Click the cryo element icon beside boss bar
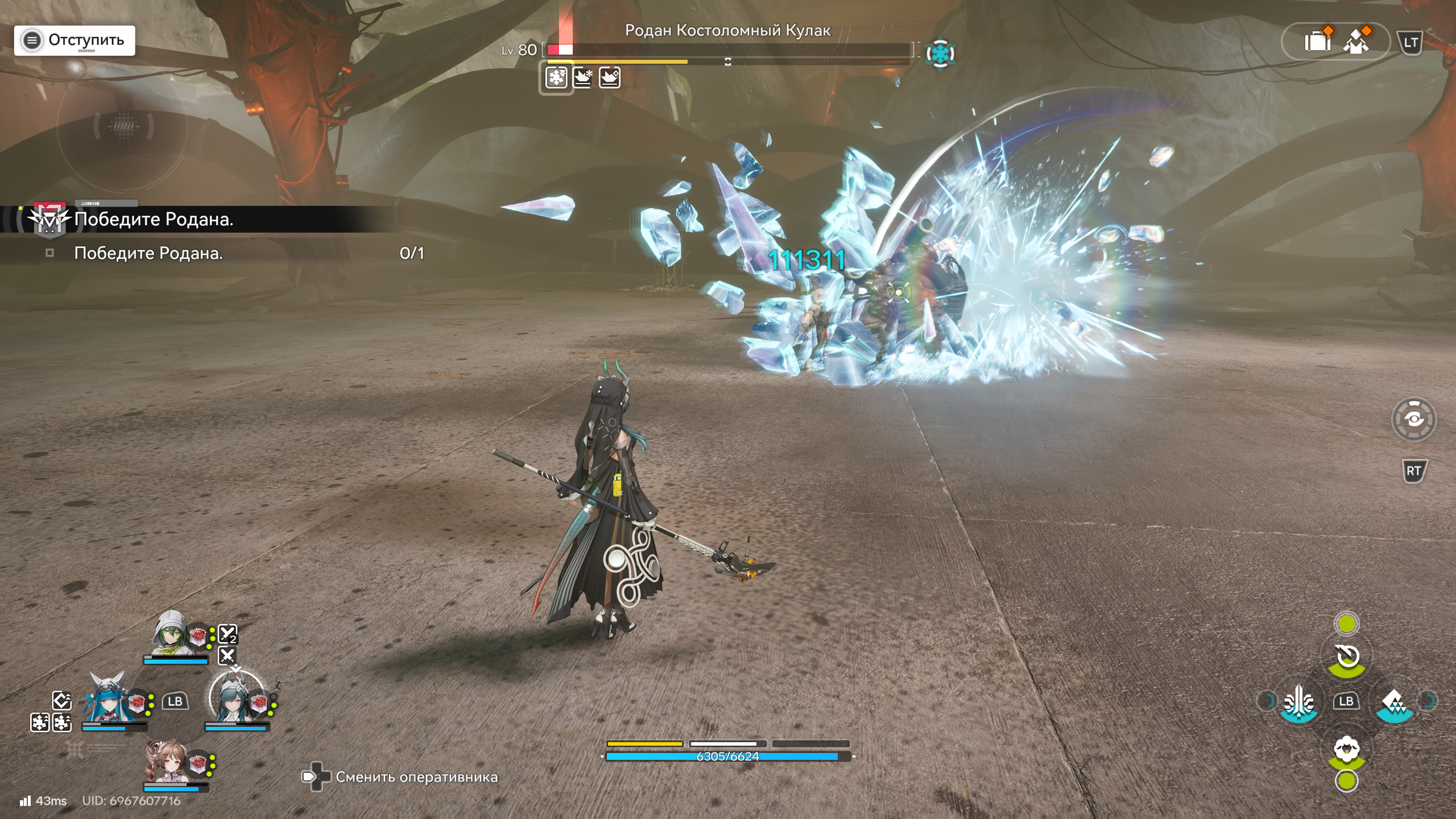Image resolution: width=1456 pixels, height=819 pixels. point(940,54)
